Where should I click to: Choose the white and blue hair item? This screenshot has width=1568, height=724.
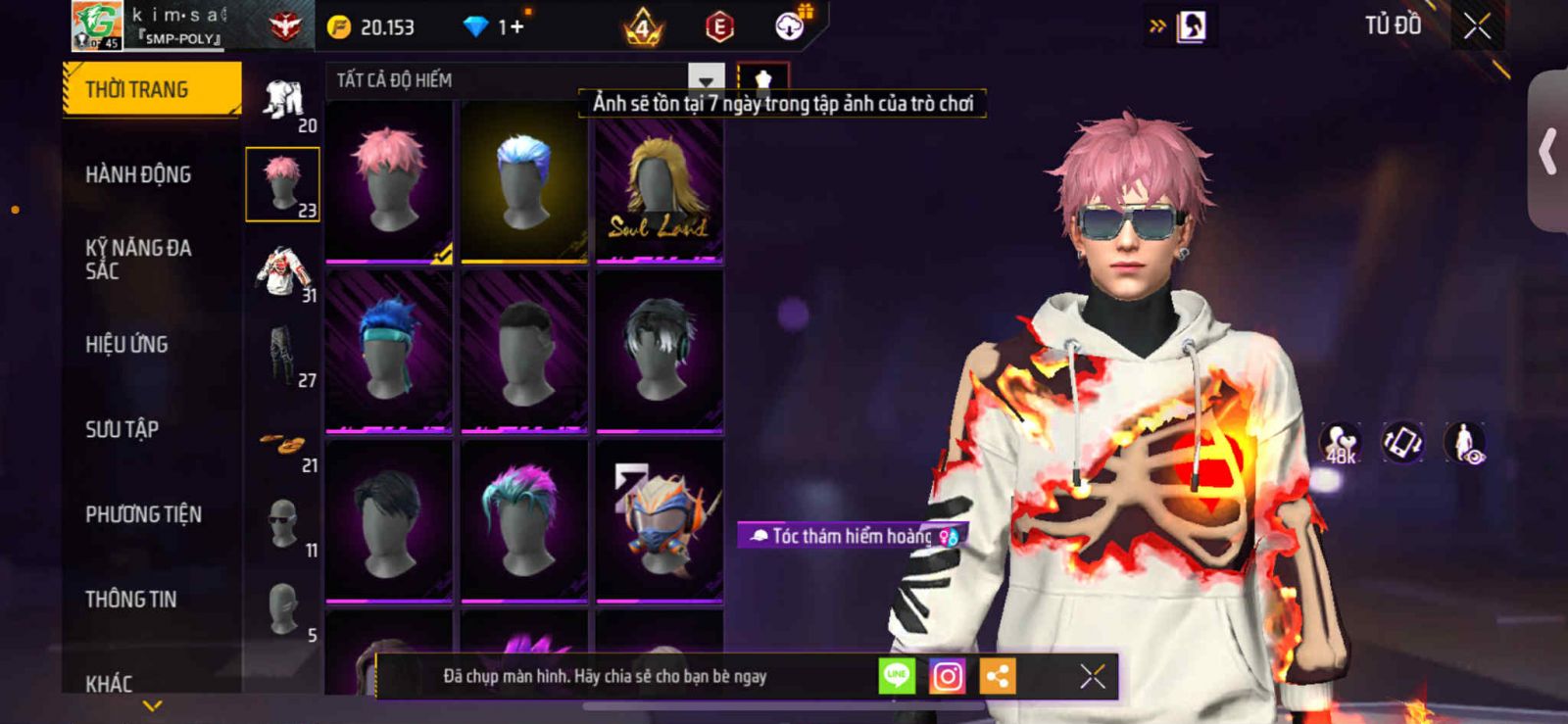524,181
